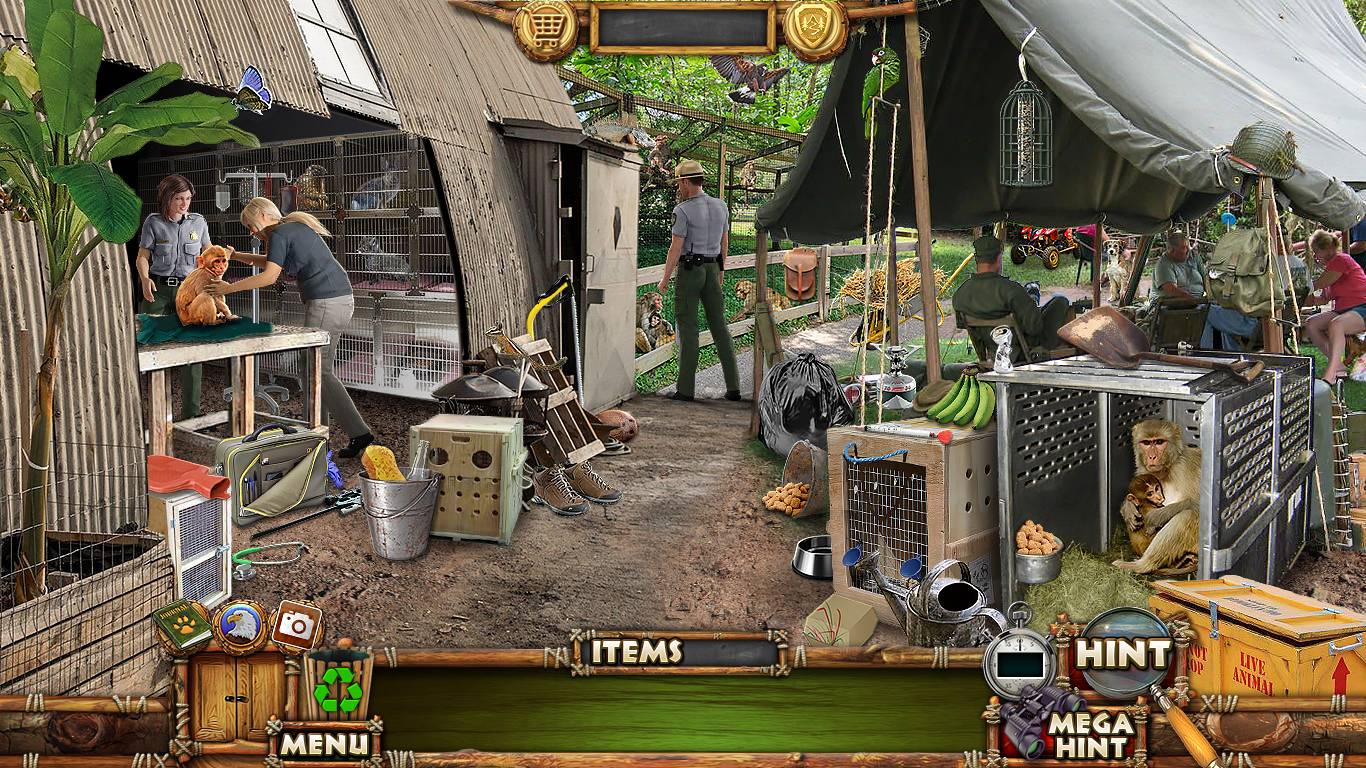This screenshot has height=768, width=1366.
Task: Open the Menu
Action: [x=323, y=743]
